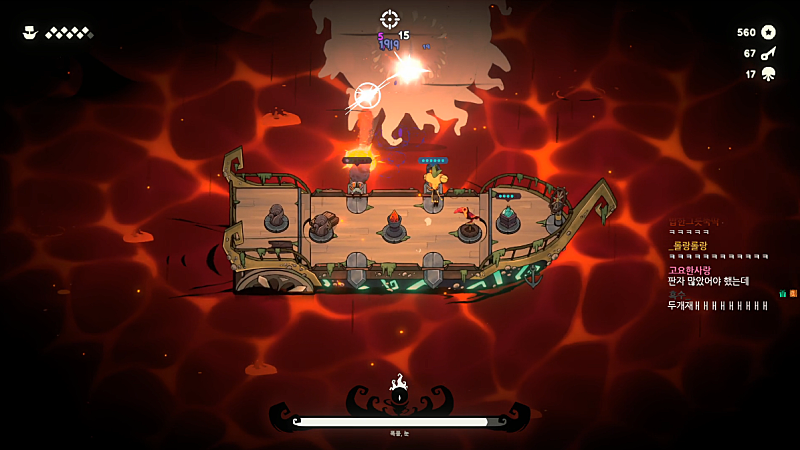Select the flame emblem above the progress bar
The image size is (800, 450).
[x=399, y=382]
